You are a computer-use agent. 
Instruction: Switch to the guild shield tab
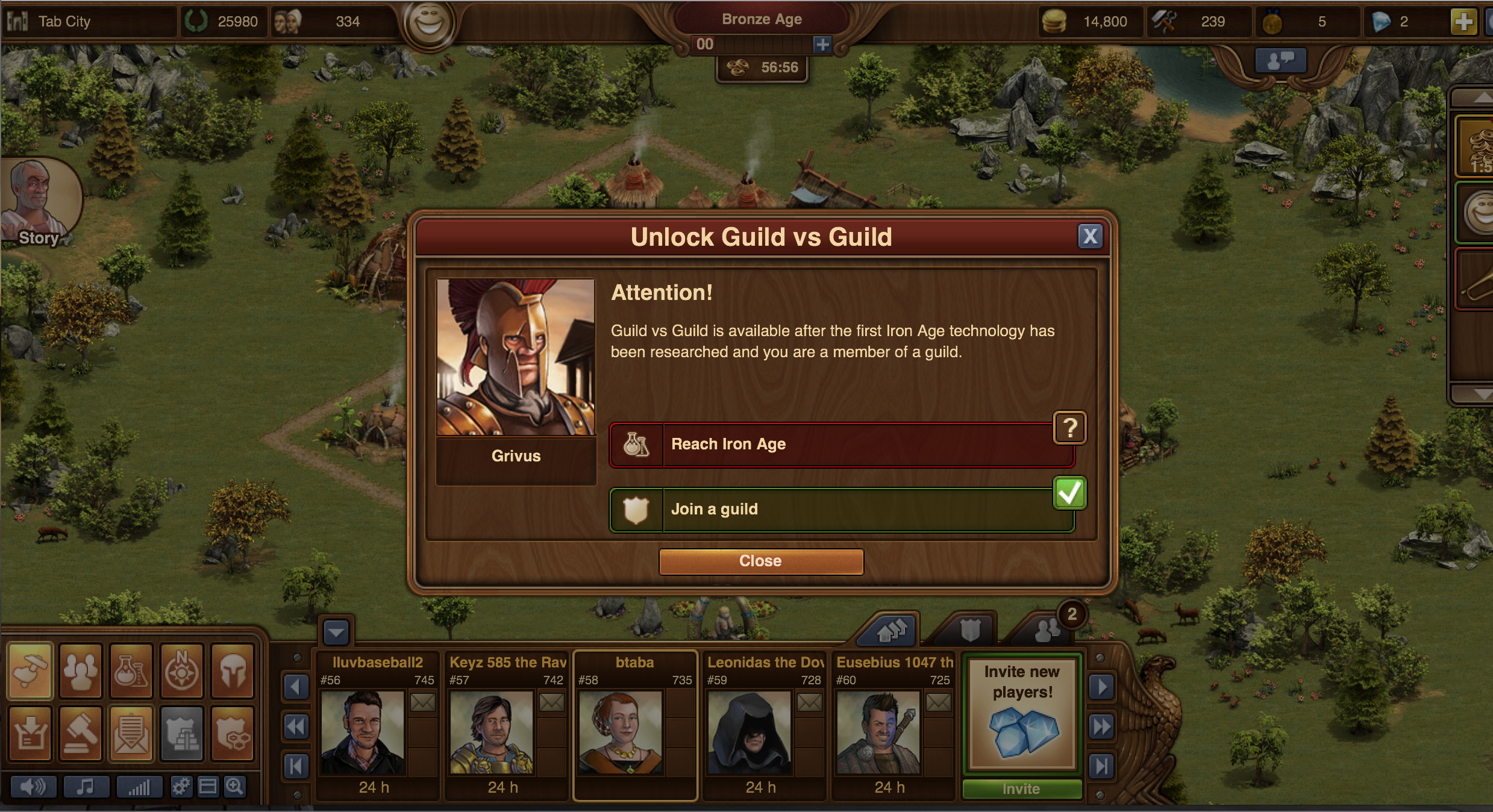969,631
